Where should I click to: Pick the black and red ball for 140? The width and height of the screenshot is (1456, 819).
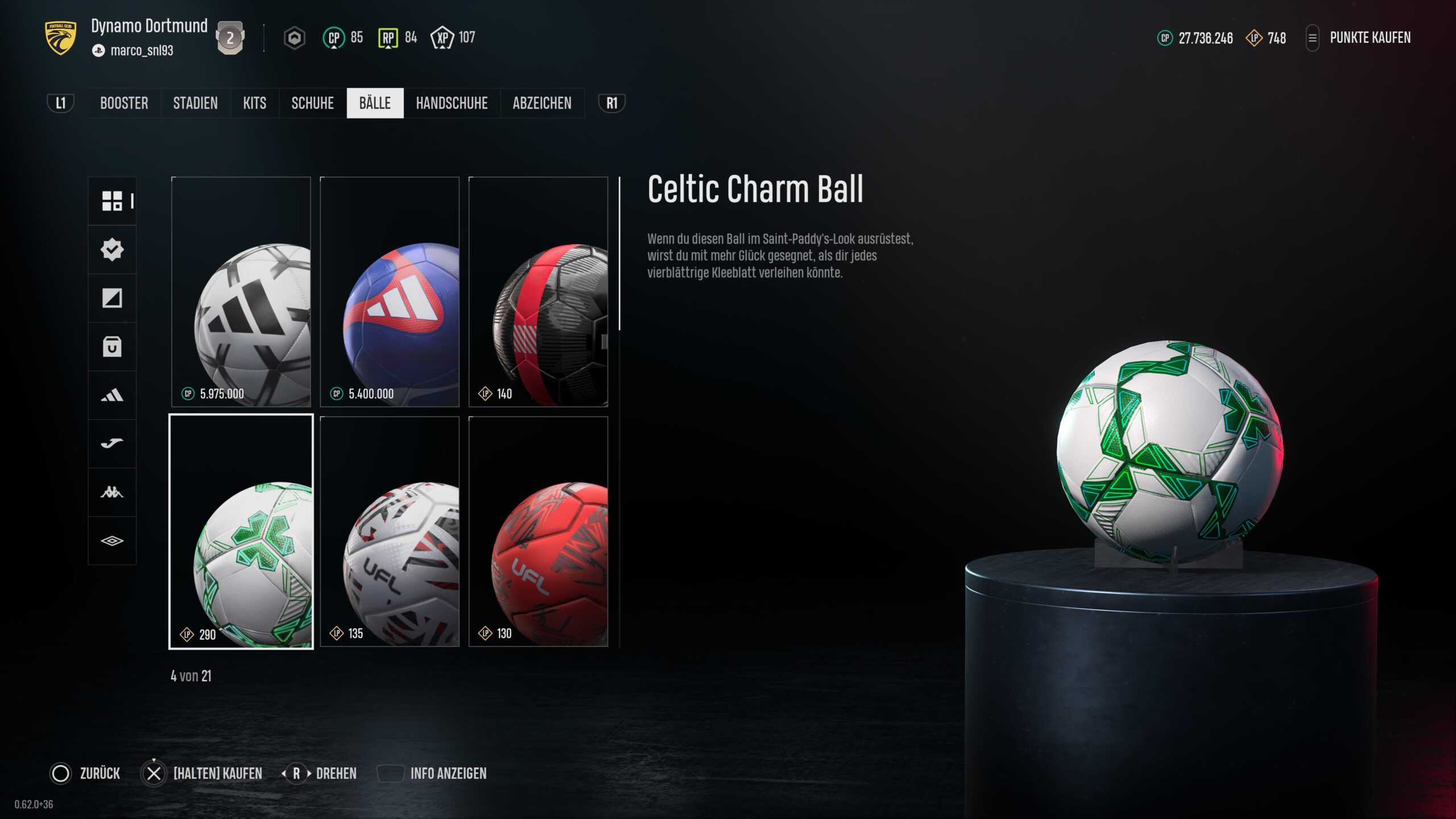coord(538,292)
